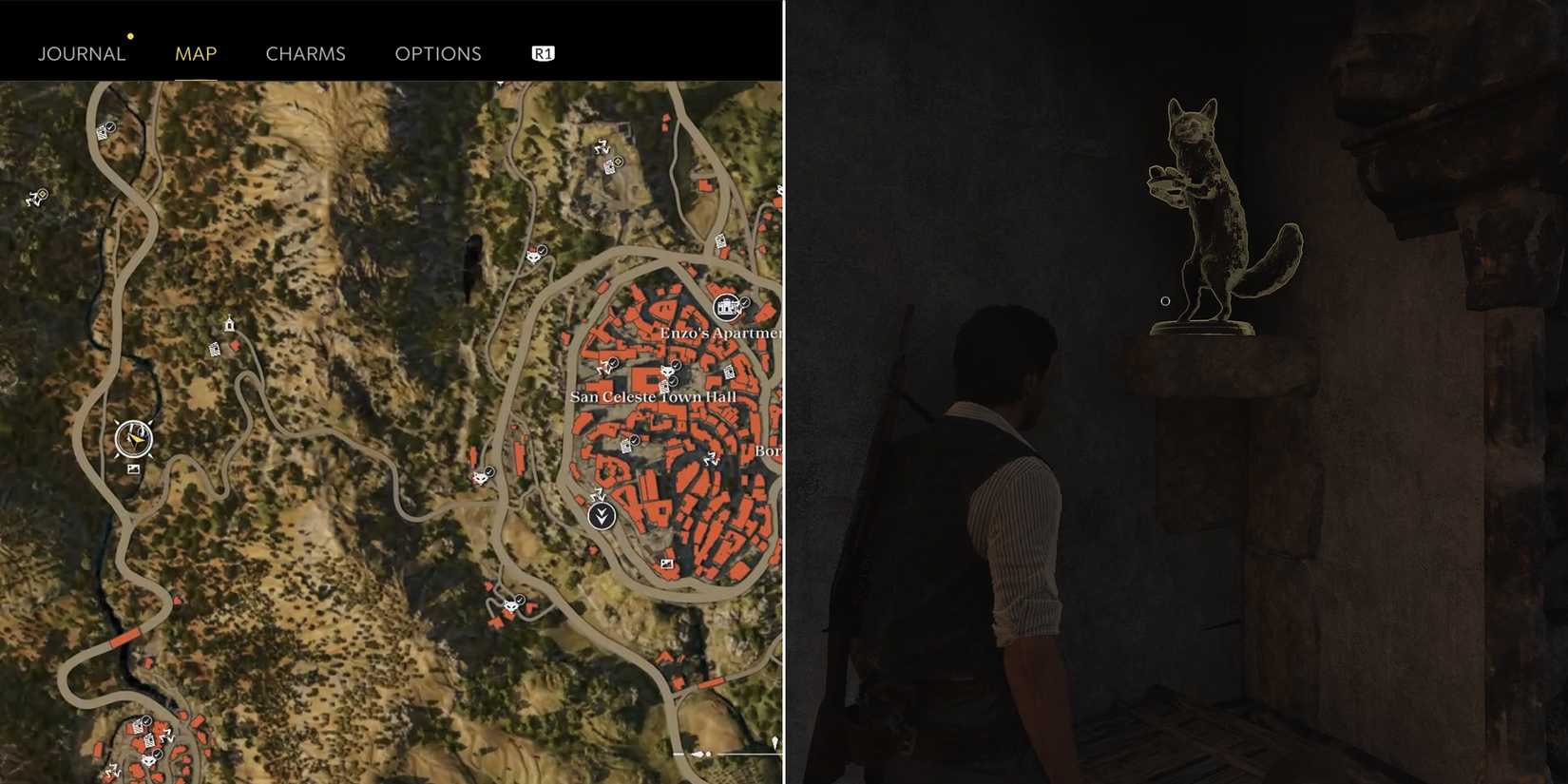Click the church marker in the western hills

pos(230,325)
